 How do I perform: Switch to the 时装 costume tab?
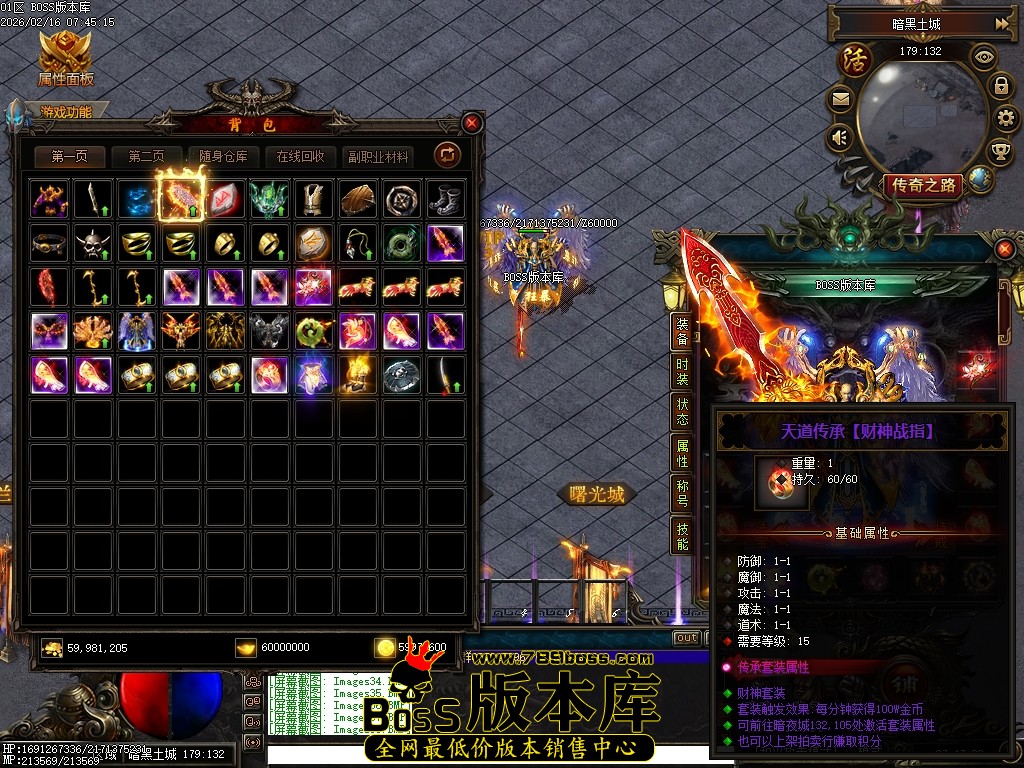tap(682, 373)
